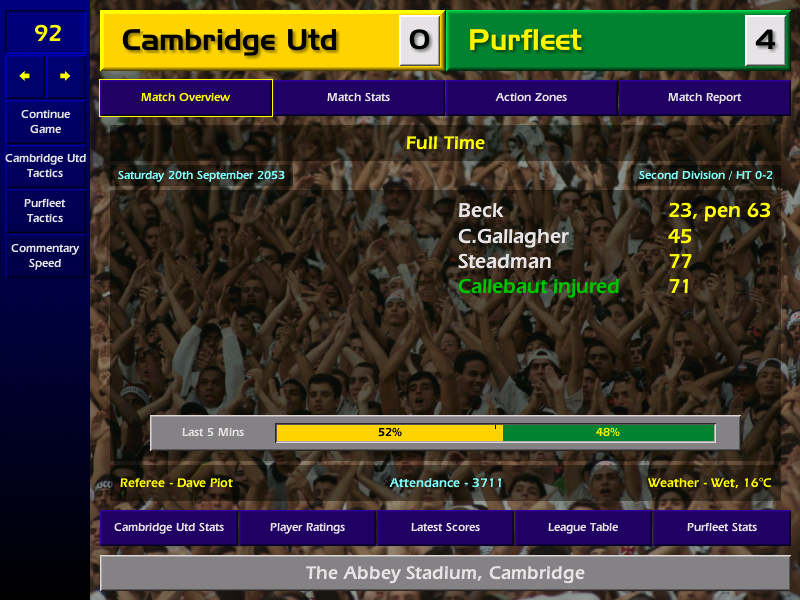Click goalscorer Beck's name

tap(481, 211)
